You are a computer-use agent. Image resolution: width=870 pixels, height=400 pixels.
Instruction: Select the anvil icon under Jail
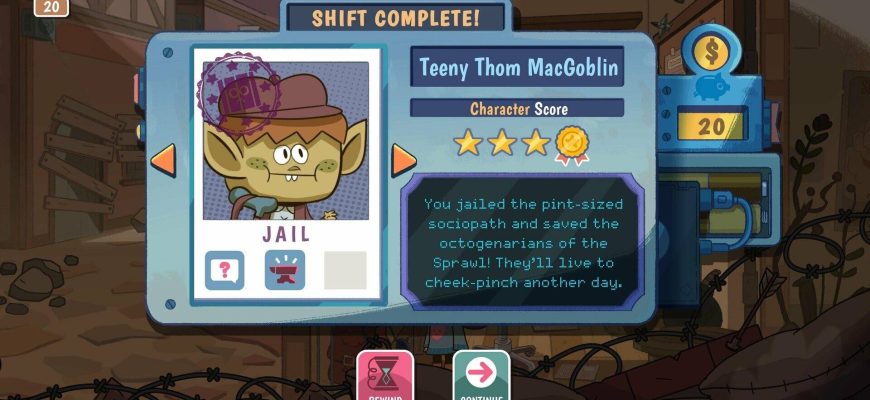pyautogui.click(x=285, y=270)
